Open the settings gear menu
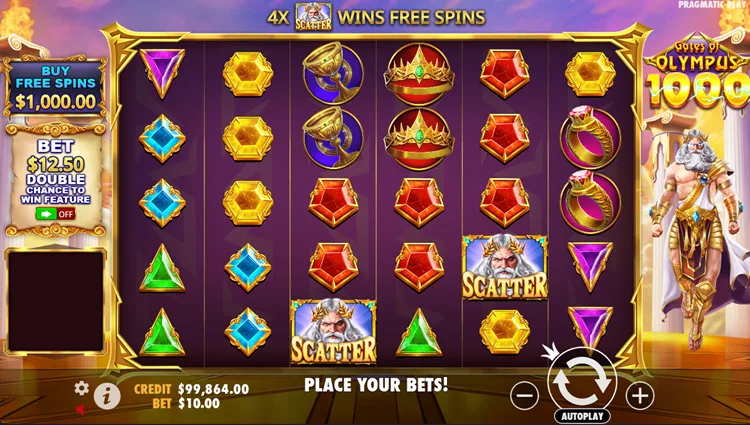 (82, 388)
